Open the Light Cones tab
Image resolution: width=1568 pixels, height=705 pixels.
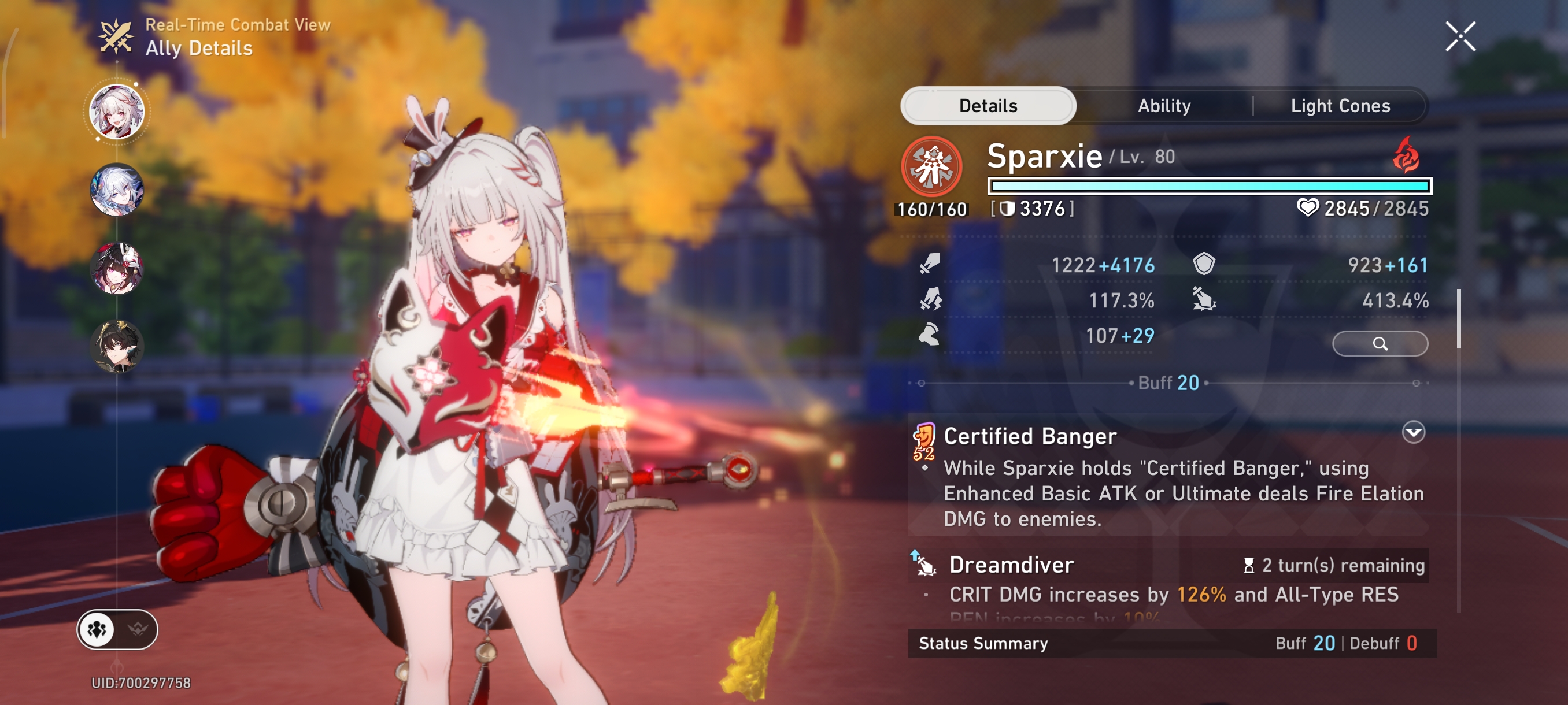coord(1340,106)
